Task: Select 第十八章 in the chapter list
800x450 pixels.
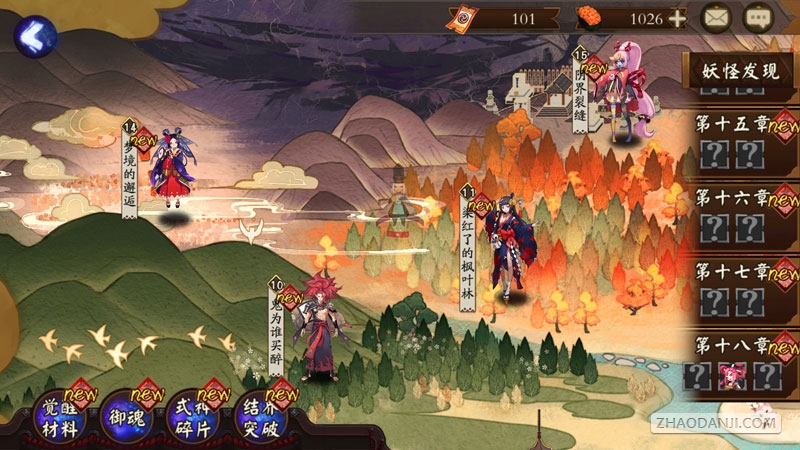Action: (x=733, y=346)
